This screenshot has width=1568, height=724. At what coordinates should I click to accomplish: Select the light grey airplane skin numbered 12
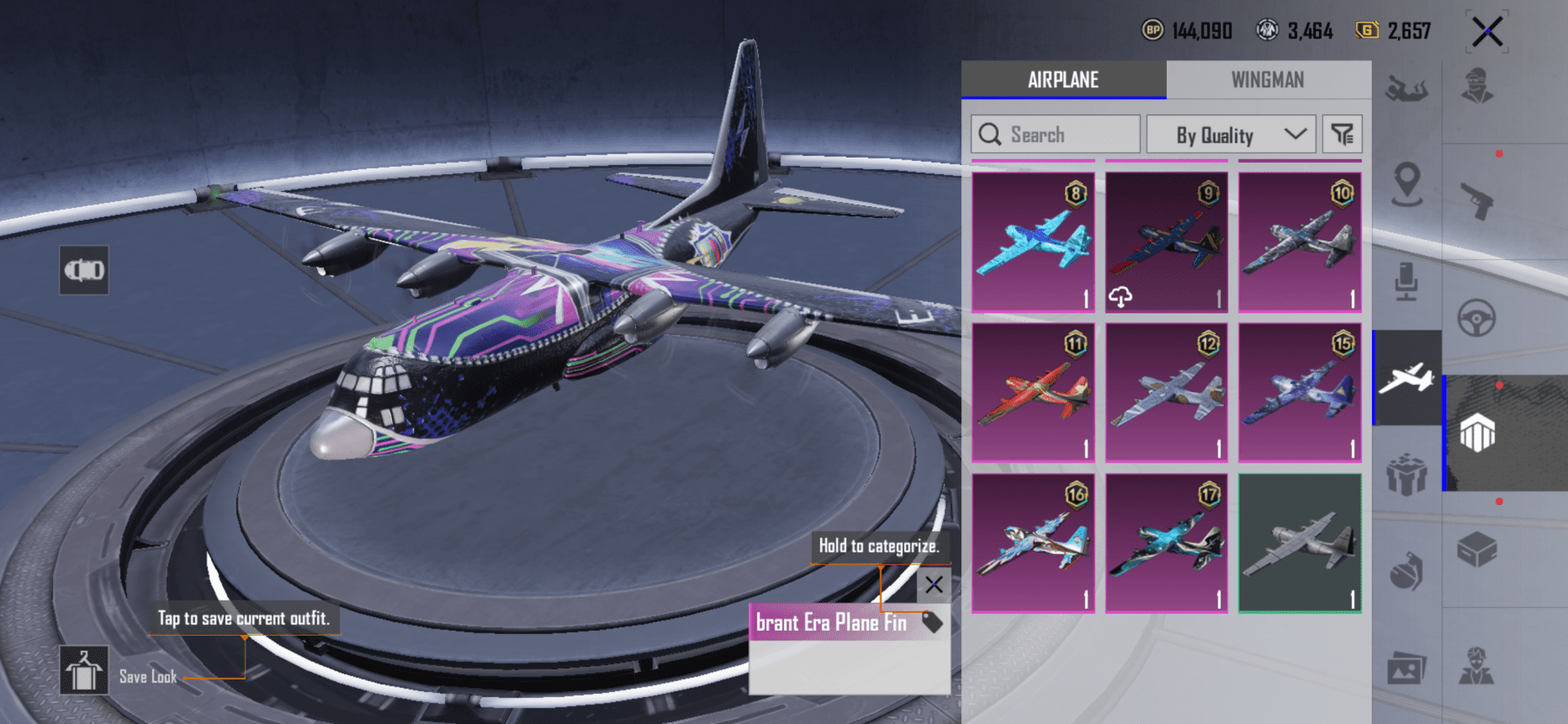pos(1166,392)
